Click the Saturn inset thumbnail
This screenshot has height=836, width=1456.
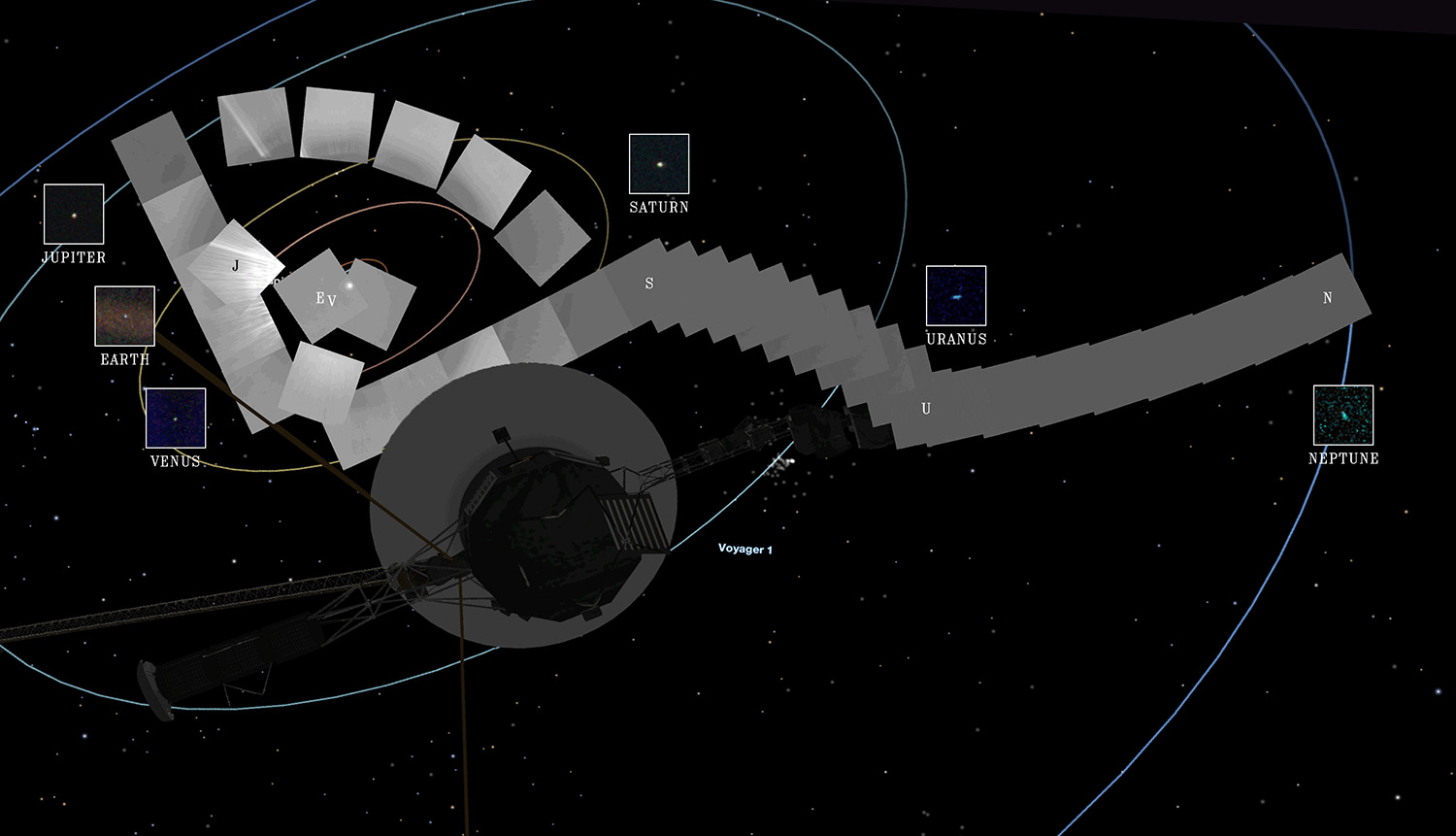[x=659, y=163]
